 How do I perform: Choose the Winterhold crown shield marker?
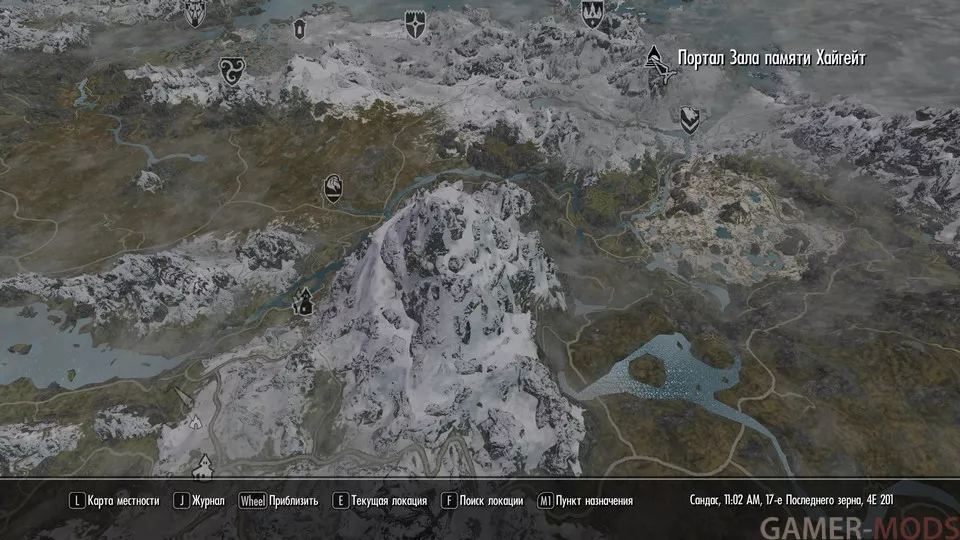point(592,12)
